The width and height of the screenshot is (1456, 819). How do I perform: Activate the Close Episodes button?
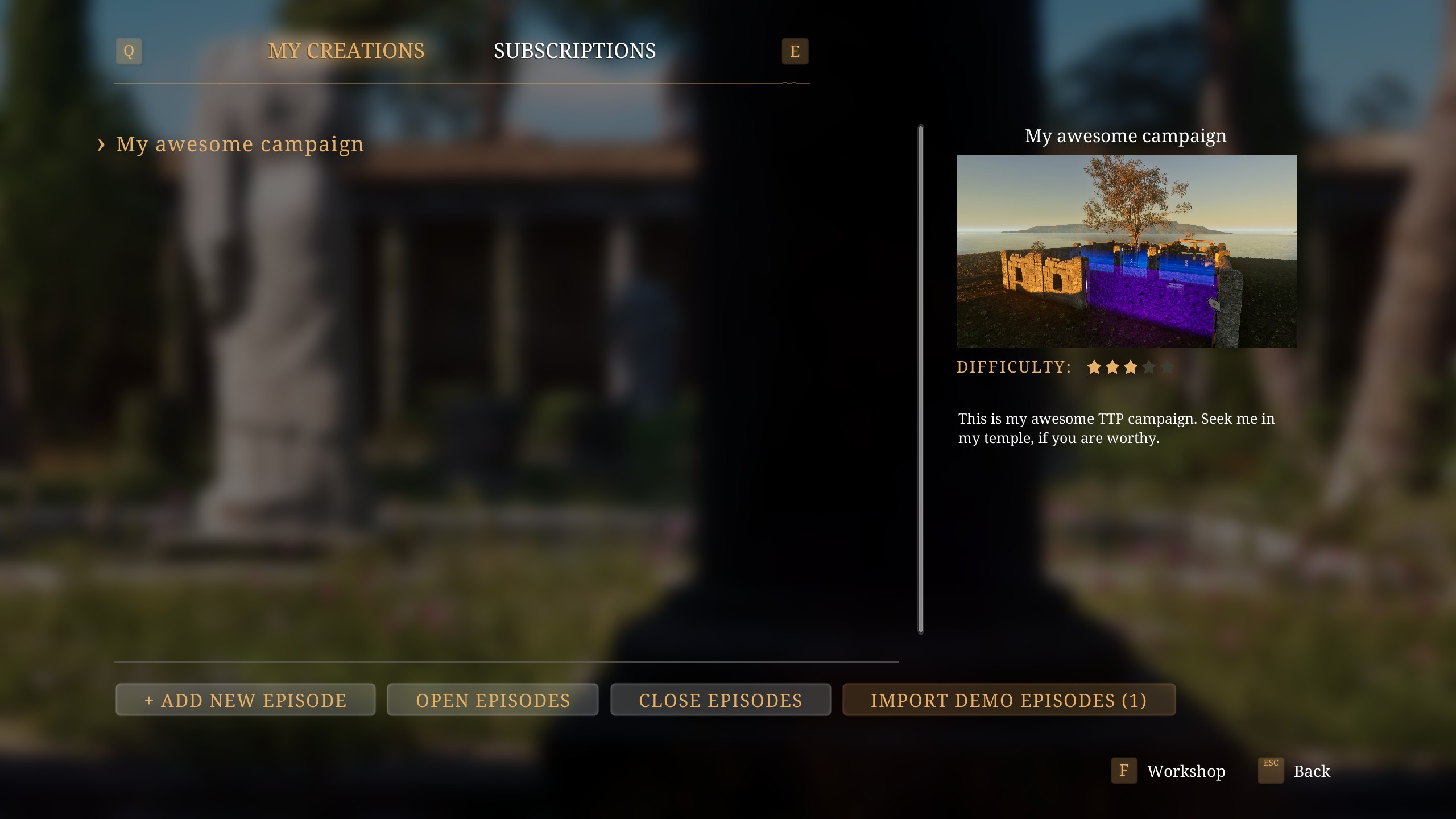click(720, 700)
